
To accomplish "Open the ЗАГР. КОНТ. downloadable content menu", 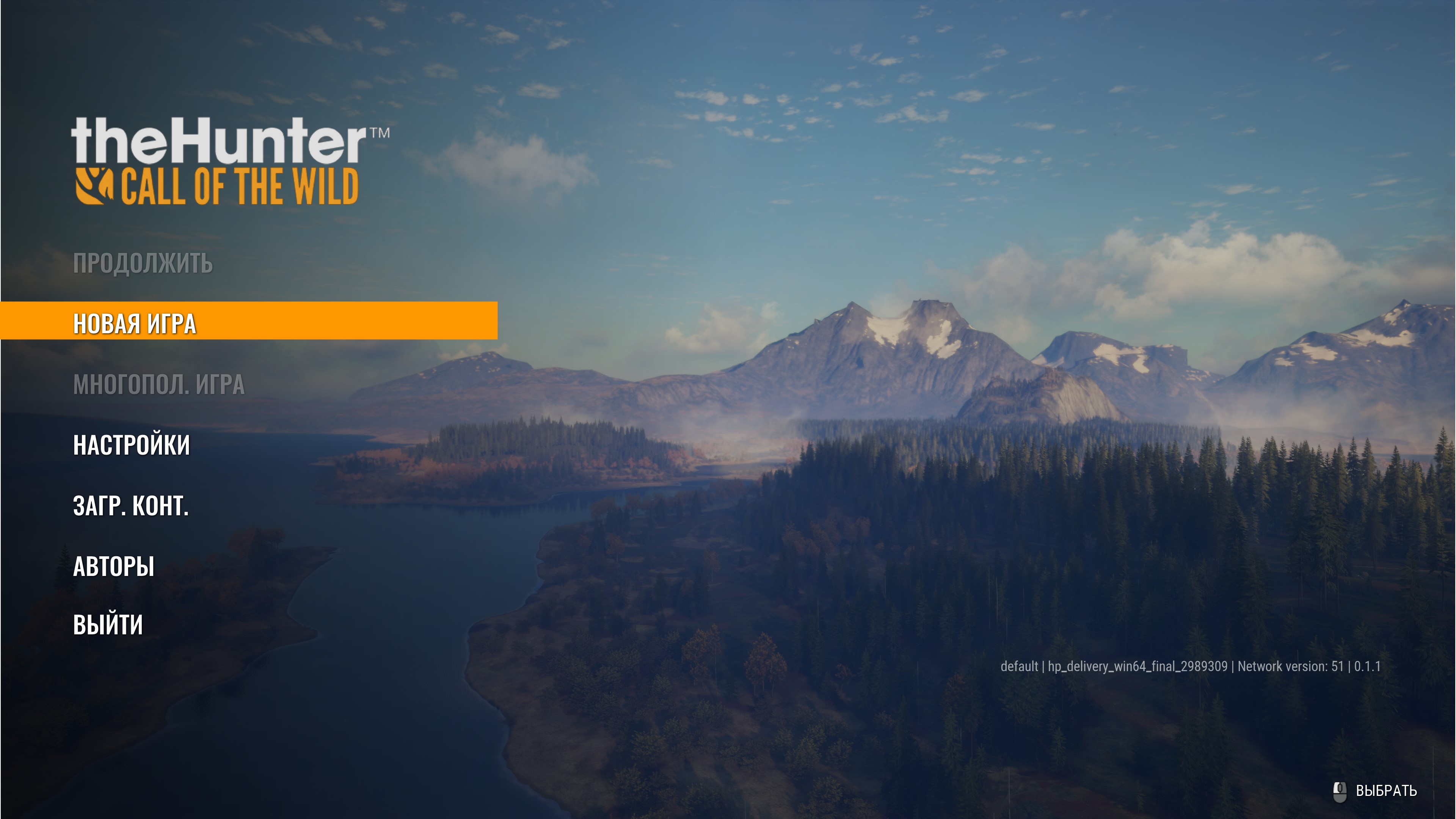I will tap(130, 506).
